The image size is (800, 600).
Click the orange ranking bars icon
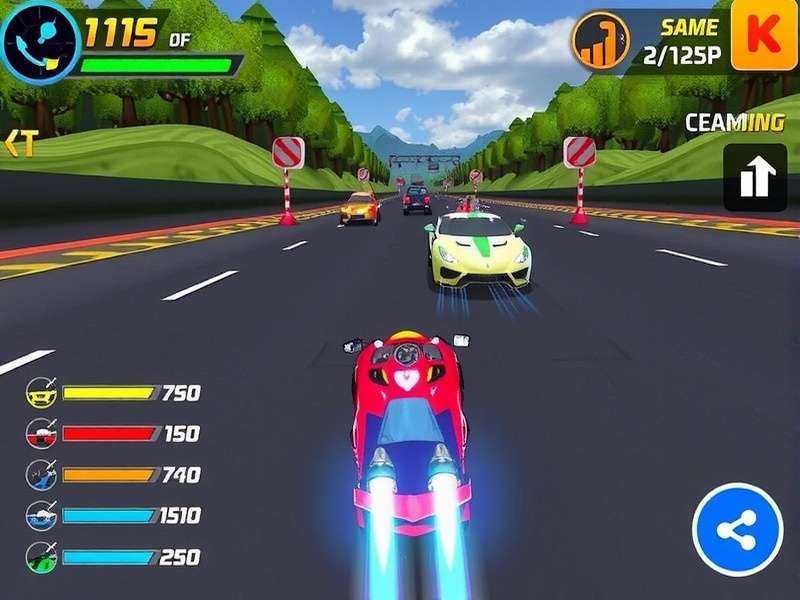[600, 42]
